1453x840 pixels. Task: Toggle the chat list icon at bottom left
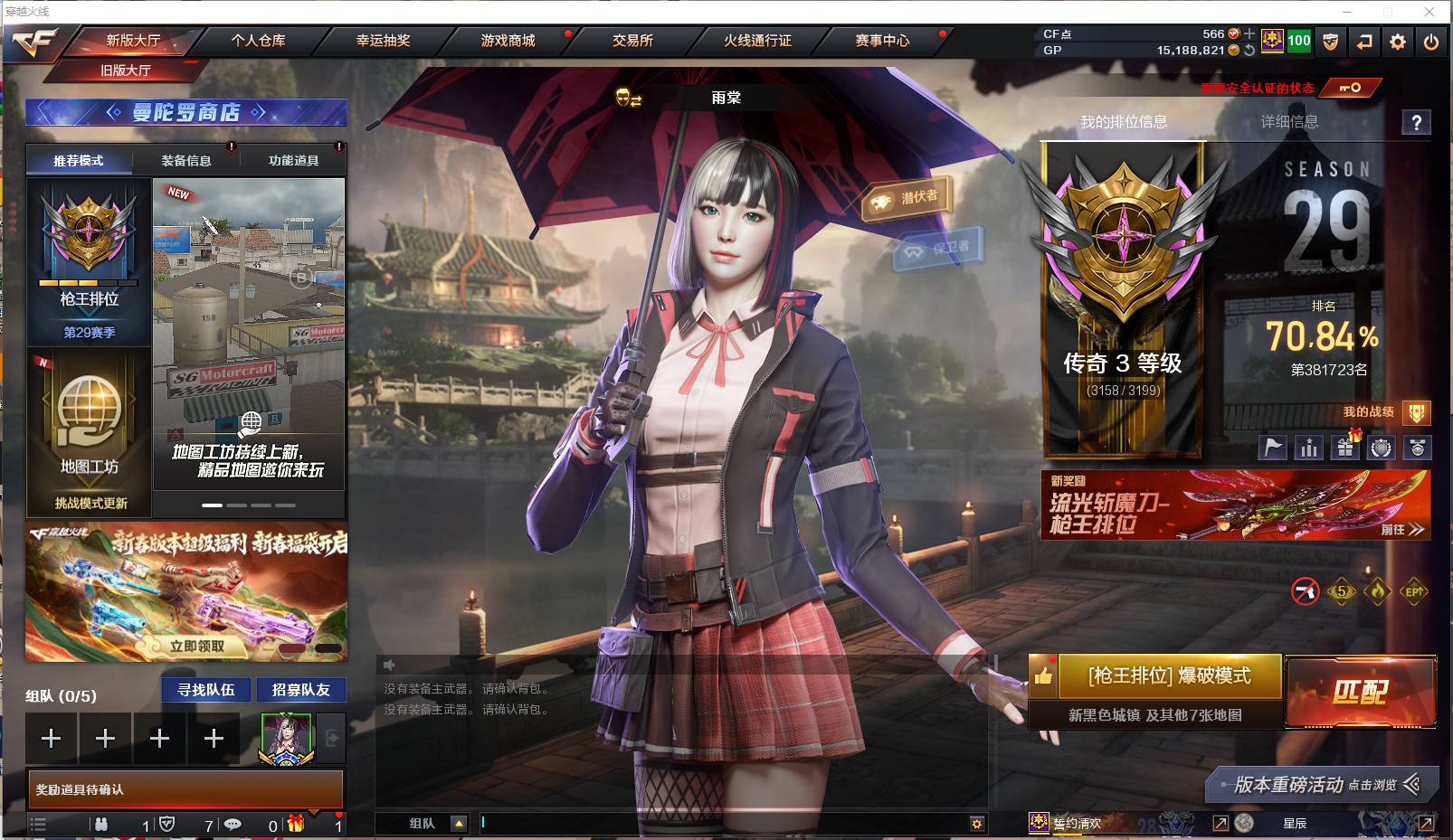pyautogui.click(x=40, y=825)
